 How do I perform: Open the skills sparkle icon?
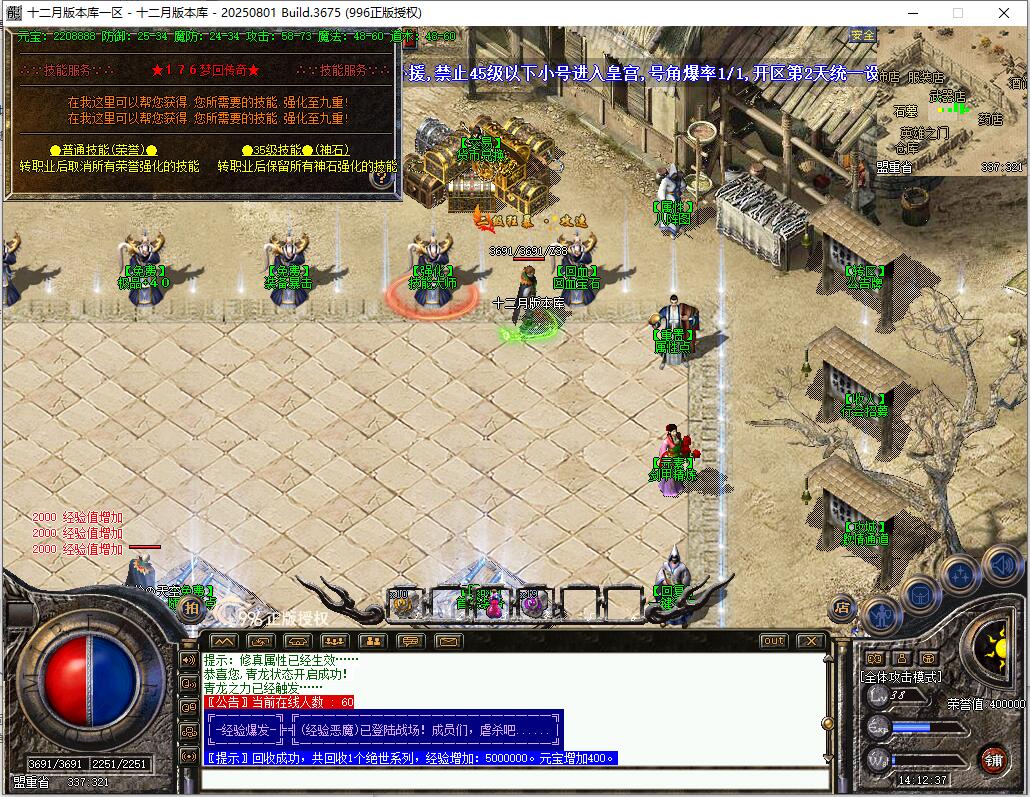tap(962, 574)
